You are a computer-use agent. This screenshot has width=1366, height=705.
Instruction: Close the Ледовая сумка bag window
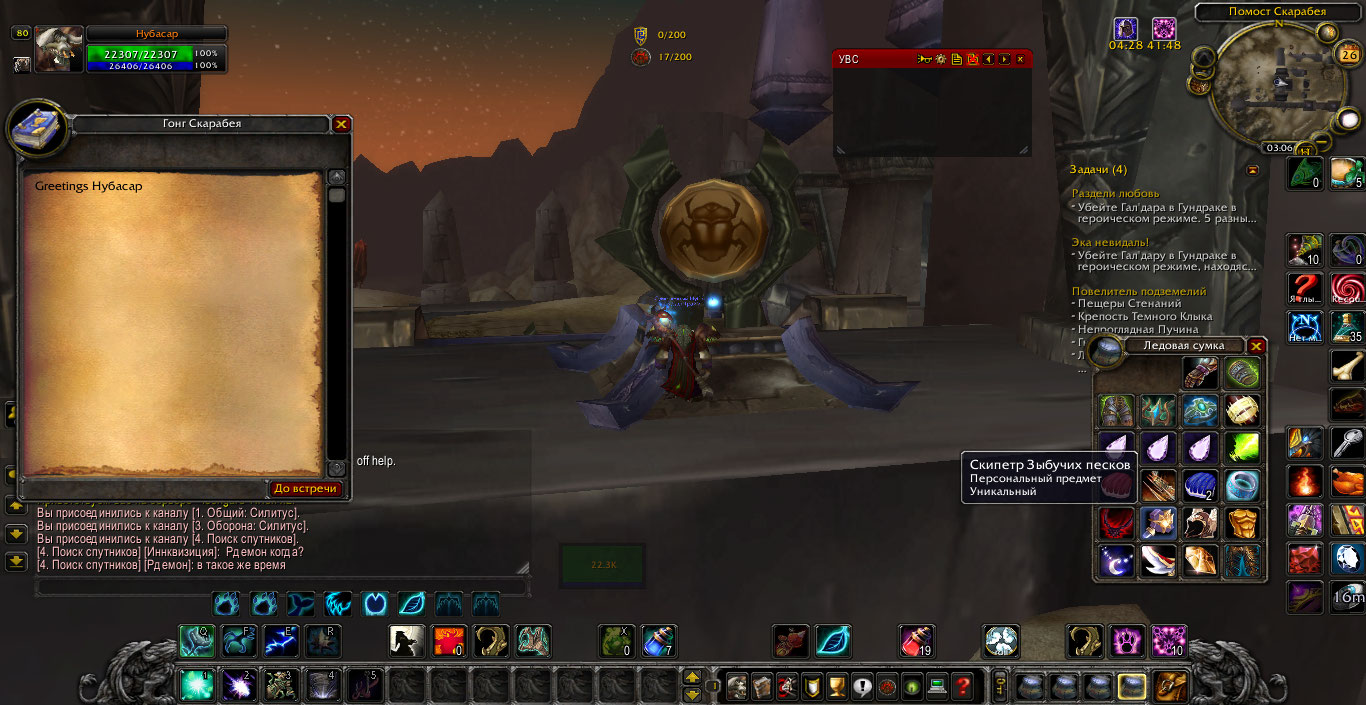click(1257, 346)
